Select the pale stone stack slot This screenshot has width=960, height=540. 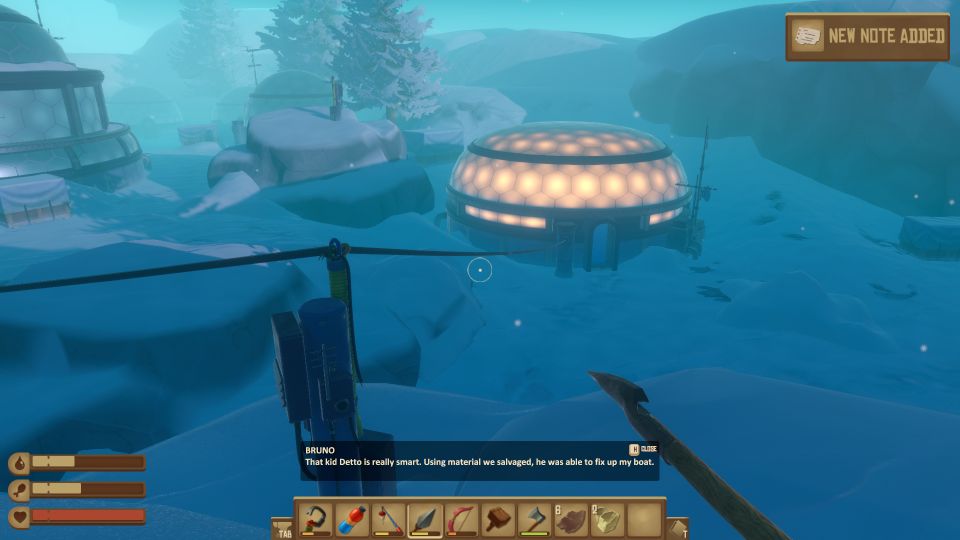[608, 520]
